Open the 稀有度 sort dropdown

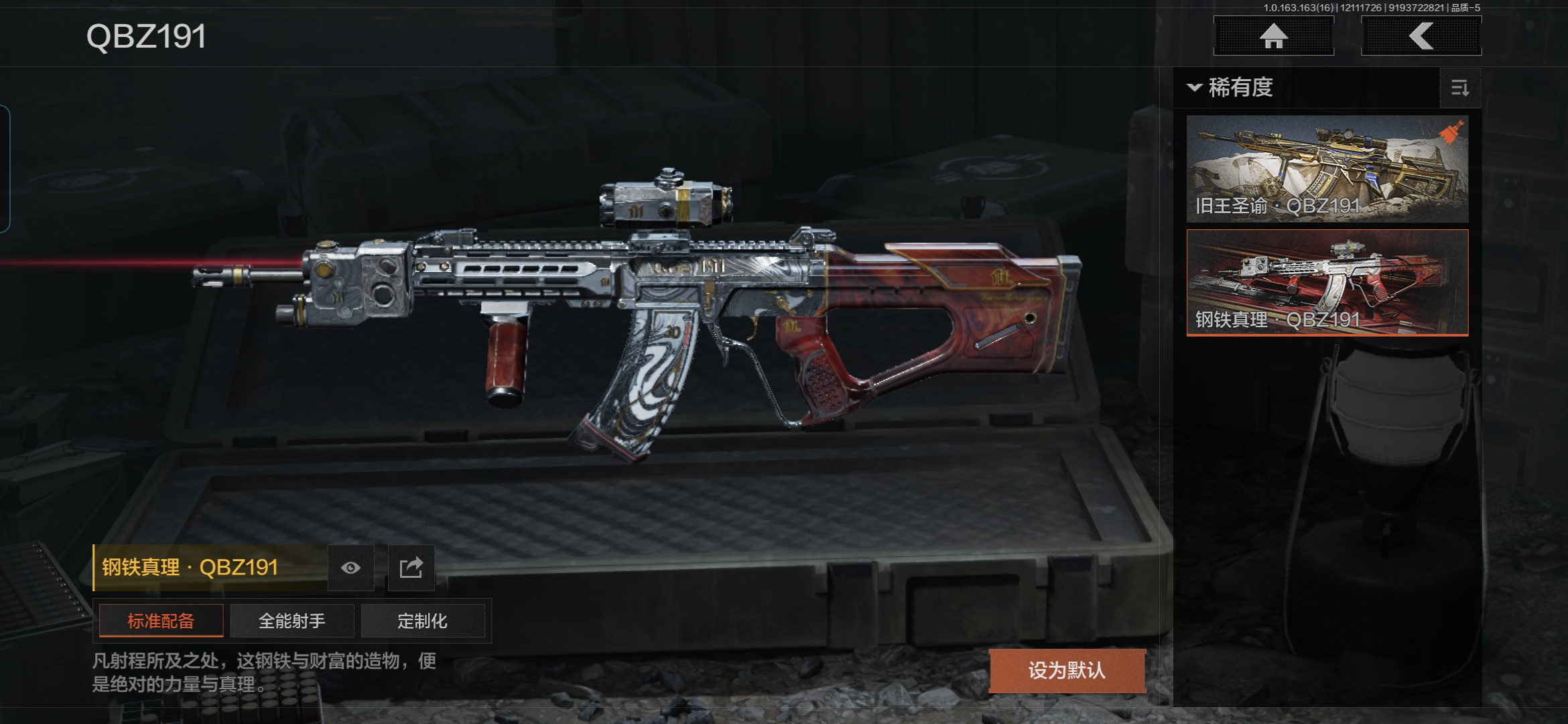[1232, 88]
